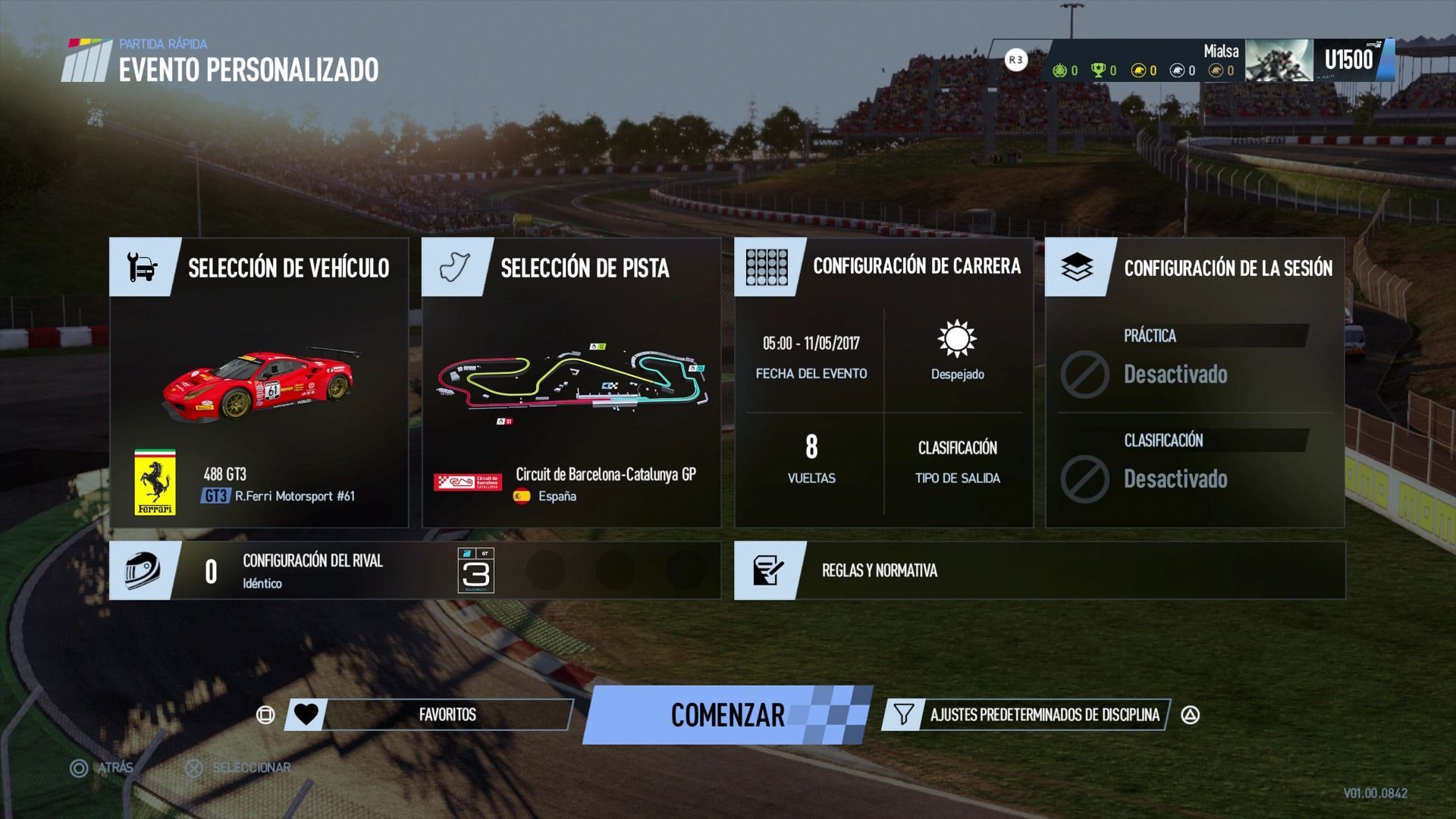Toggle the Práctica session option

coord(1194,361)
